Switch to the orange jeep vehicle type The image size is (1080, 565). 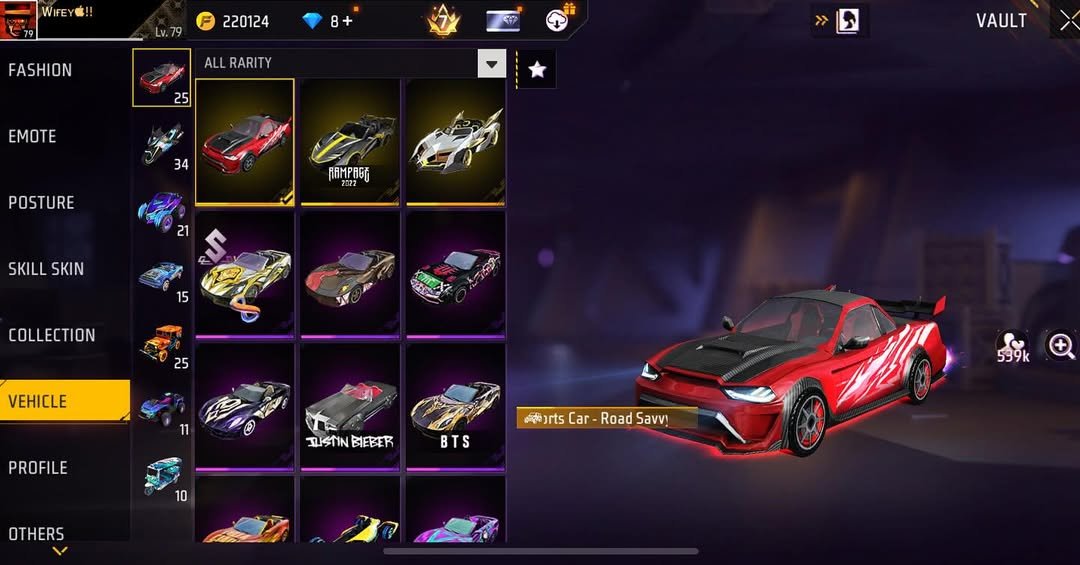click(161, 343)
